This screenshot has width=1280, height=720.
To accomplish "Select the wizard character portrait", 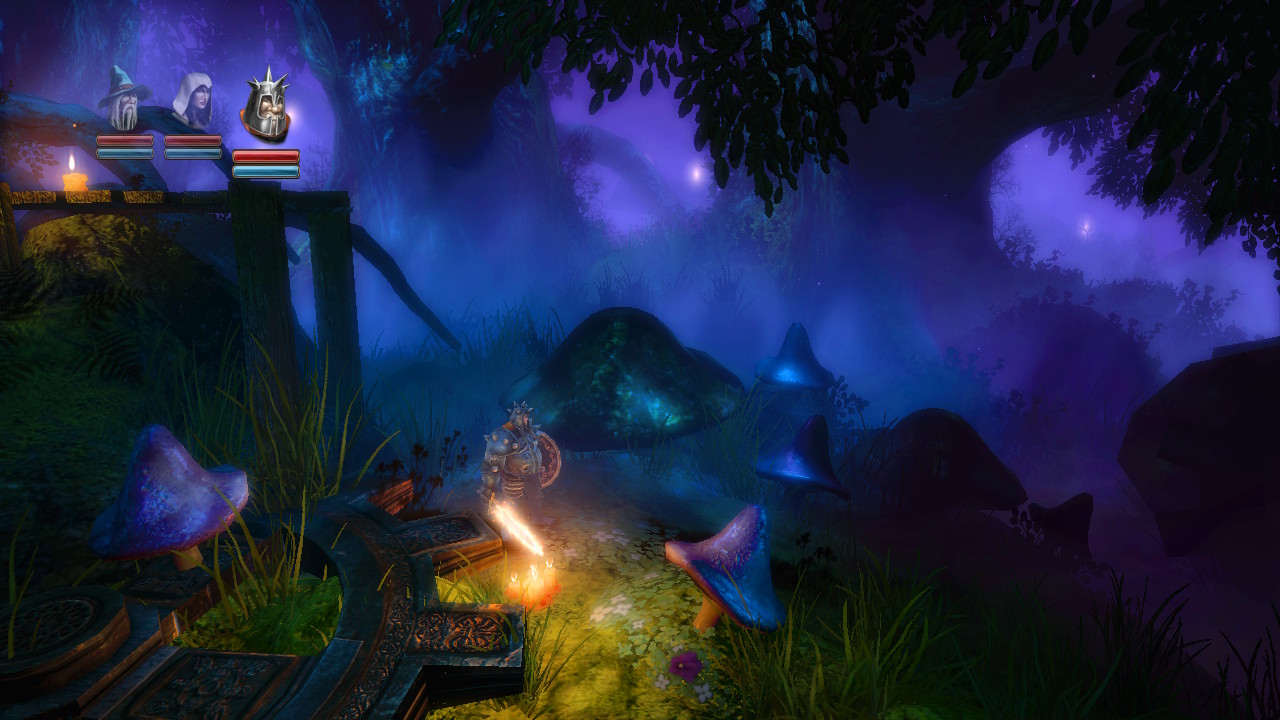I will (125, 100).
